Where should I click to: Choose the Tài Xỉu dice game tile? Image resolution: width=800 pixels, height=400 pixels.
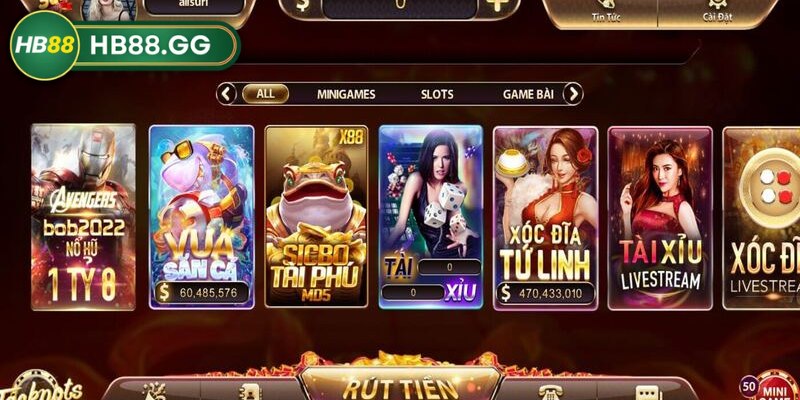(x=431, y=215)
